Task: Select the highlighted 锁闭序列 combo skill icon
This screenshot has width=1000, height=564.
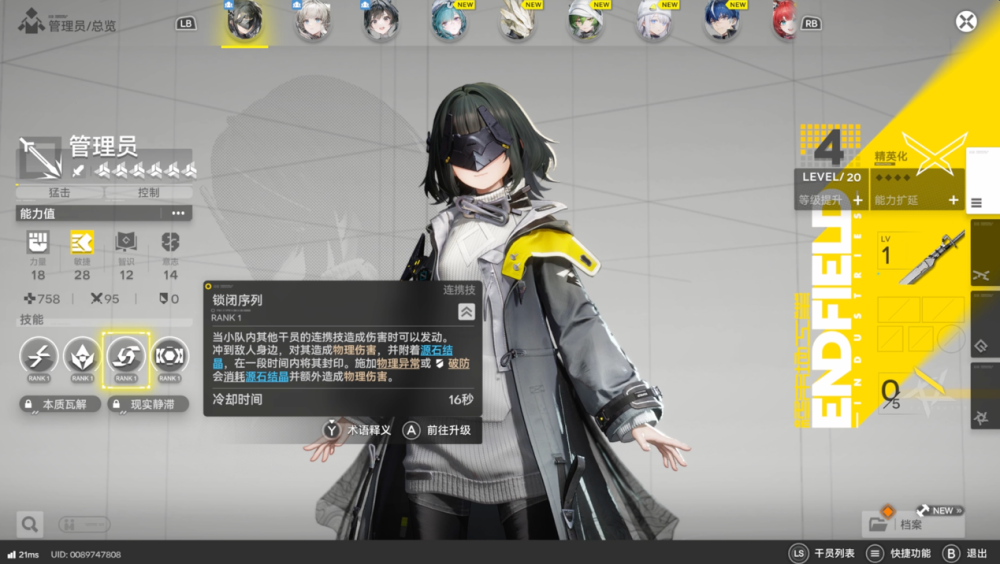Action: click(126, 355)
